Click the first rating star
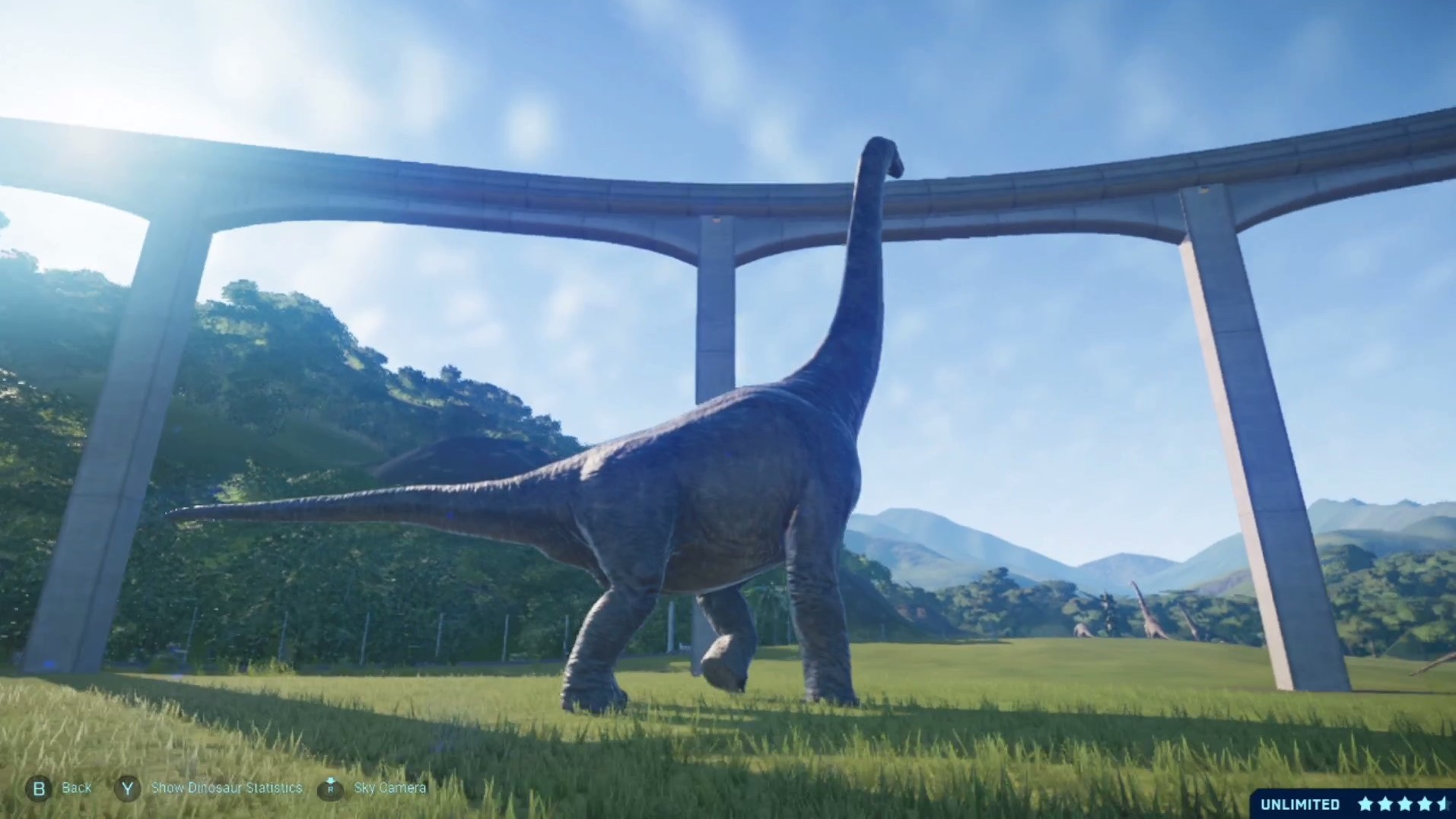The image size is (1456, 819). (x=1366, y=804)
